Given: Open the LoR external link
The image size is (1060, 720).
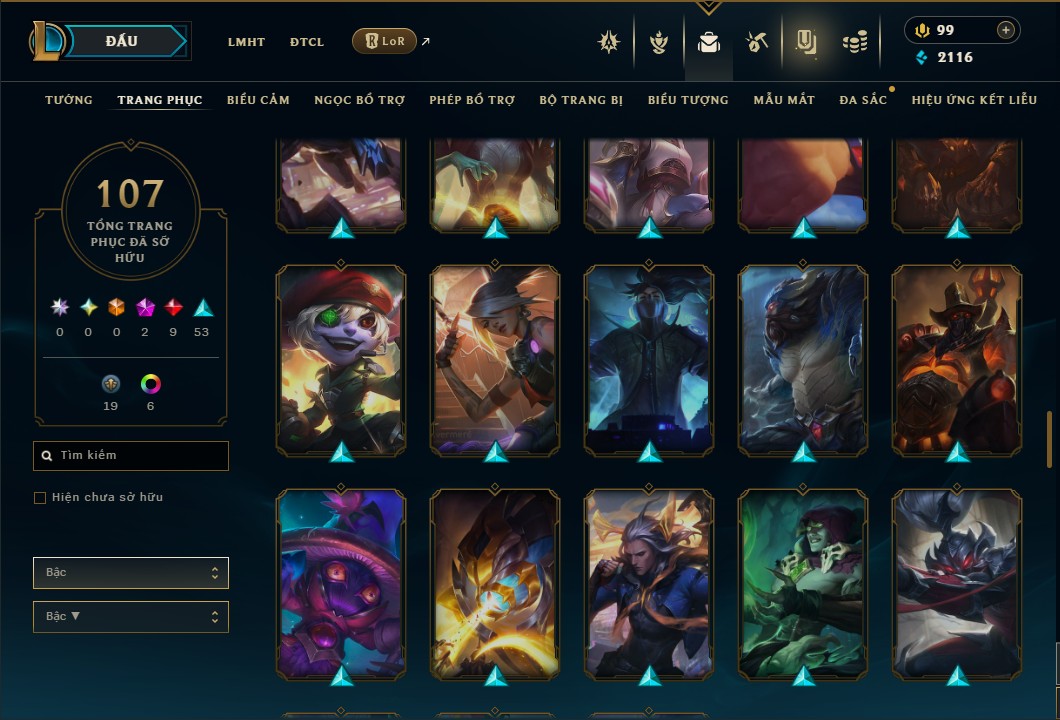Looking at the screenshot, I should tap(385, 41).
